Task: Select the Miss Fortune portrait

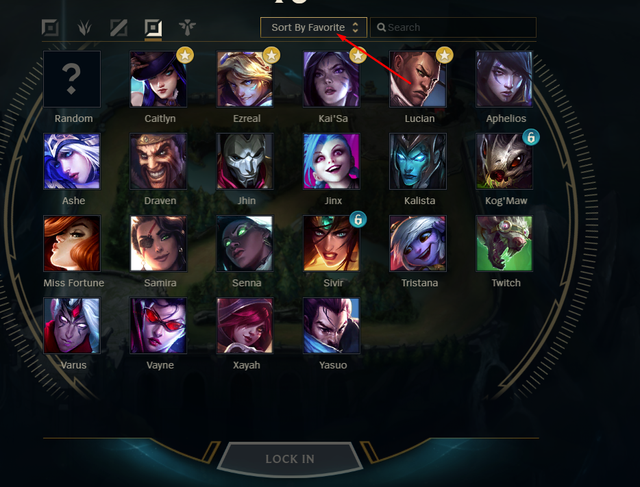Action: tap(72, 243)
